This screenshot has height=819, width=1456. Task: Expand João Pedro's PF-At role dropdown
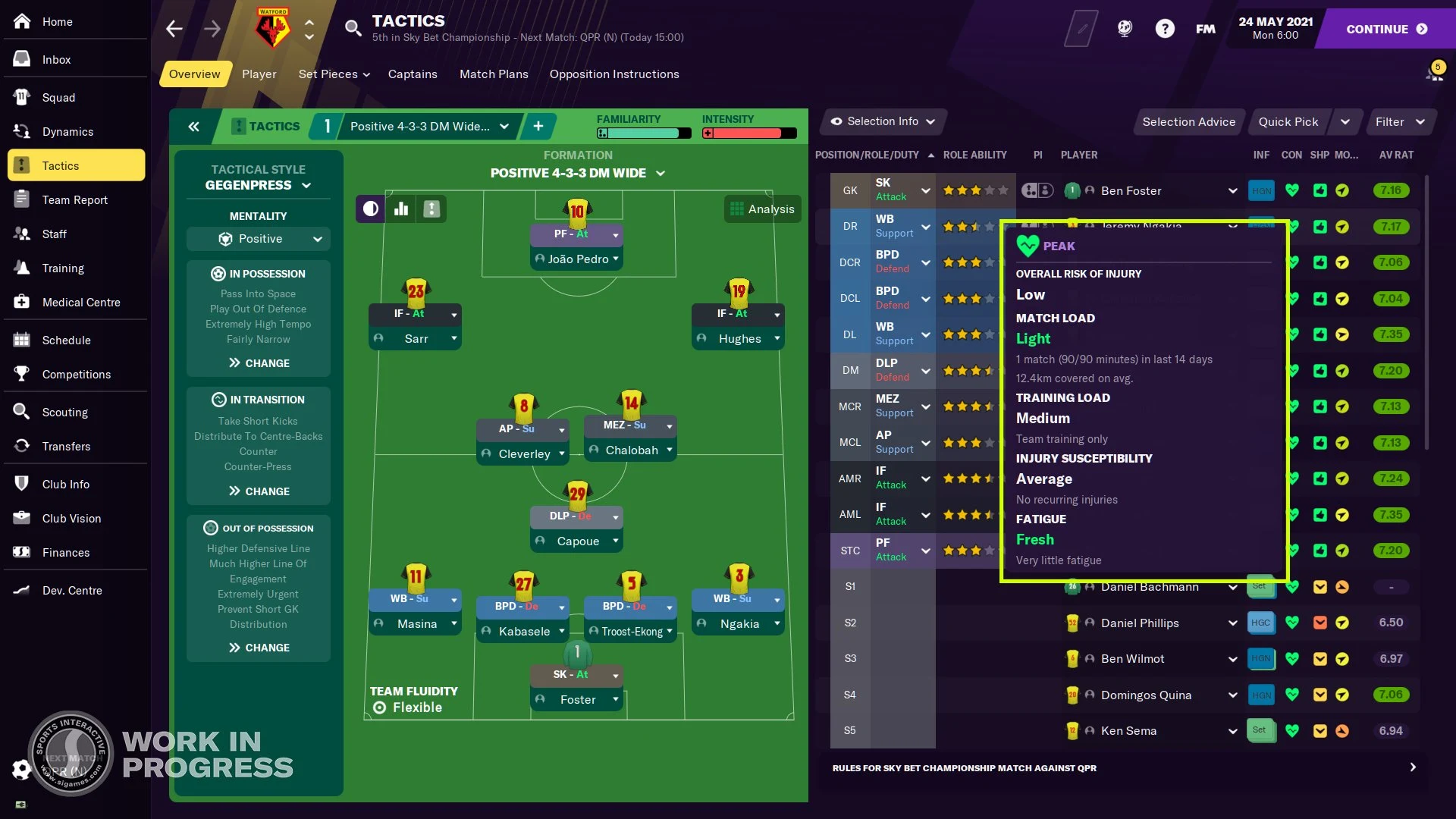click(x=614, y=235)
